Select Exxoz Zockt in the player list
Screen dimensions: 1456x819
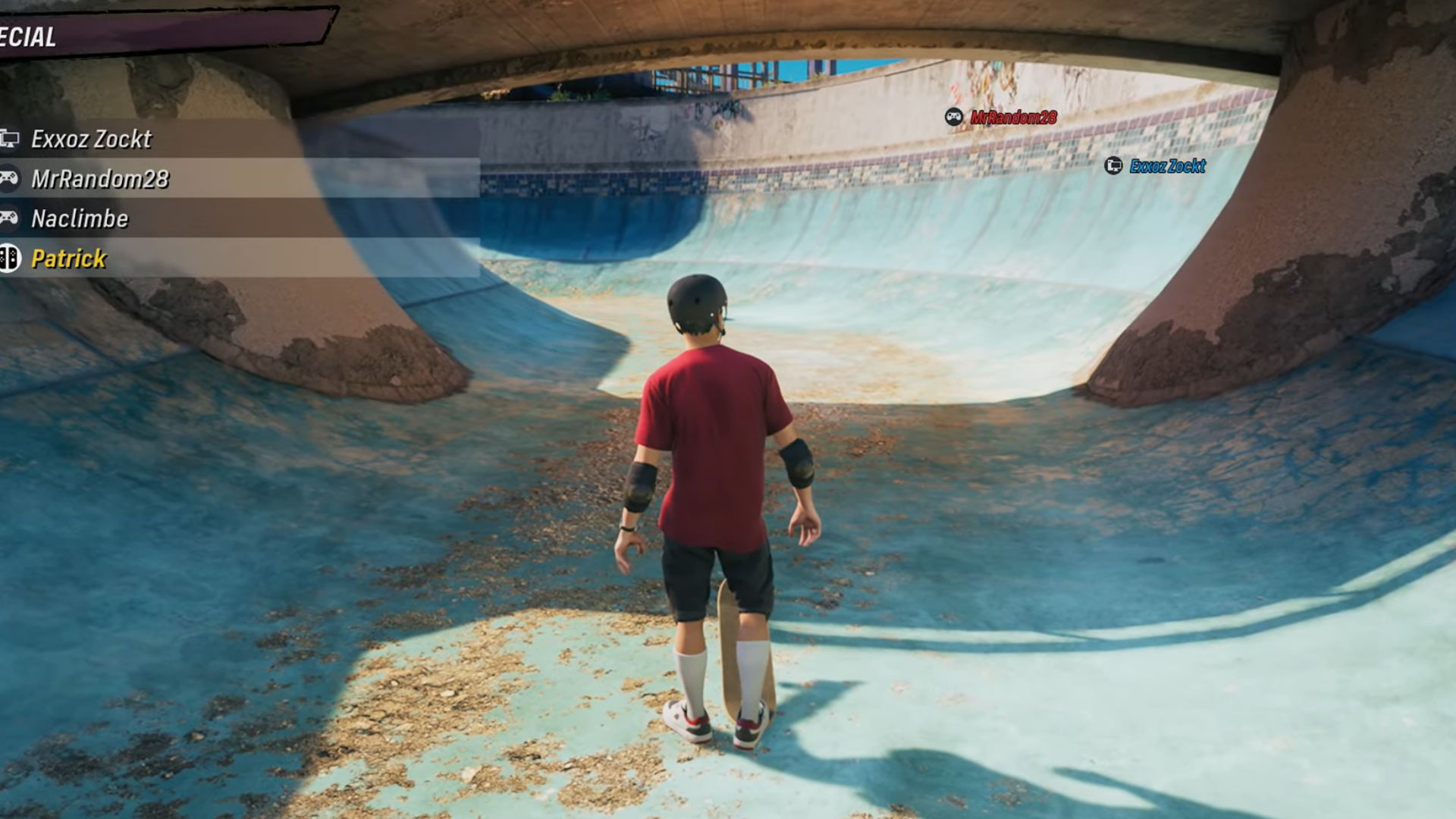click(x=91, y=139)
